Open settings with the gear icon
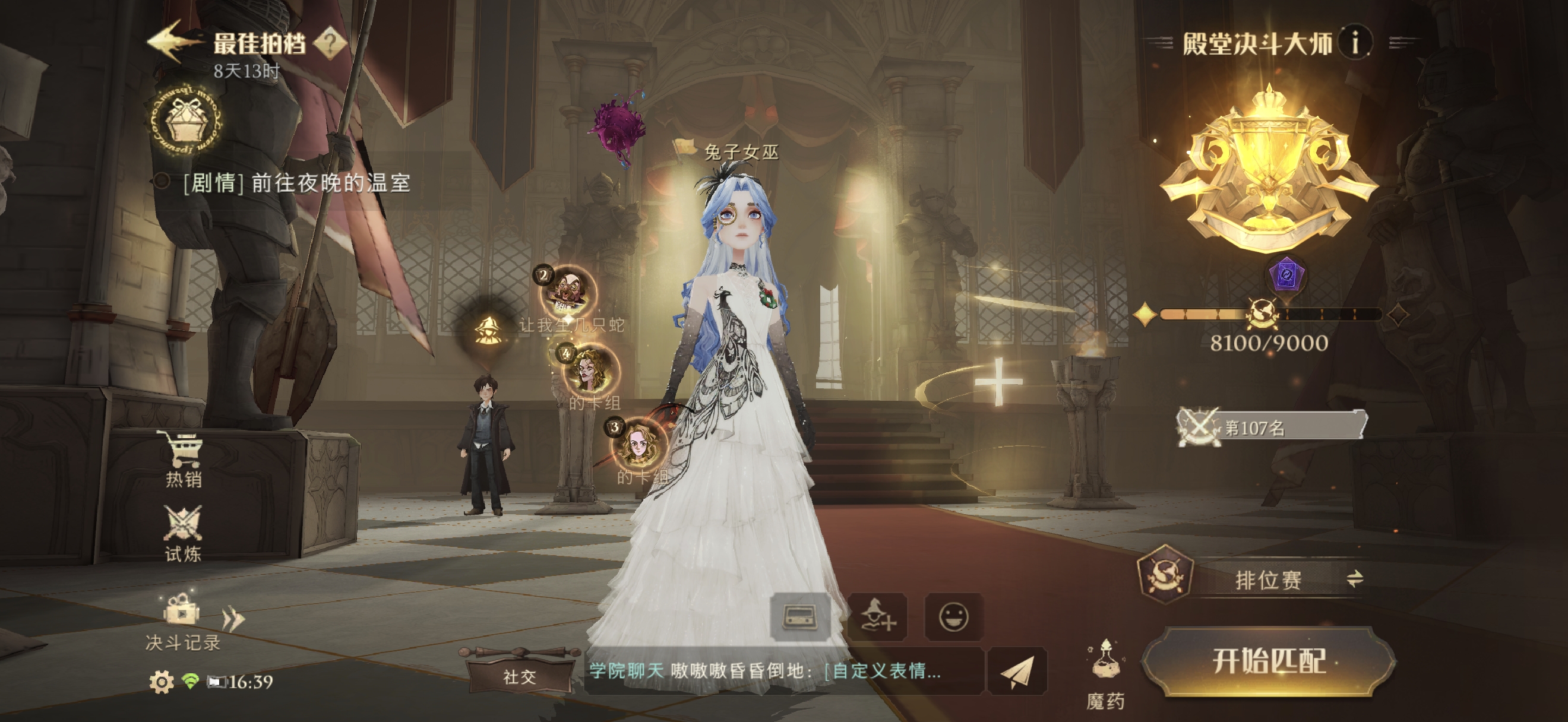Viewport: 1568px width, 722px height. pyautogui.click(x=162, y=682)
